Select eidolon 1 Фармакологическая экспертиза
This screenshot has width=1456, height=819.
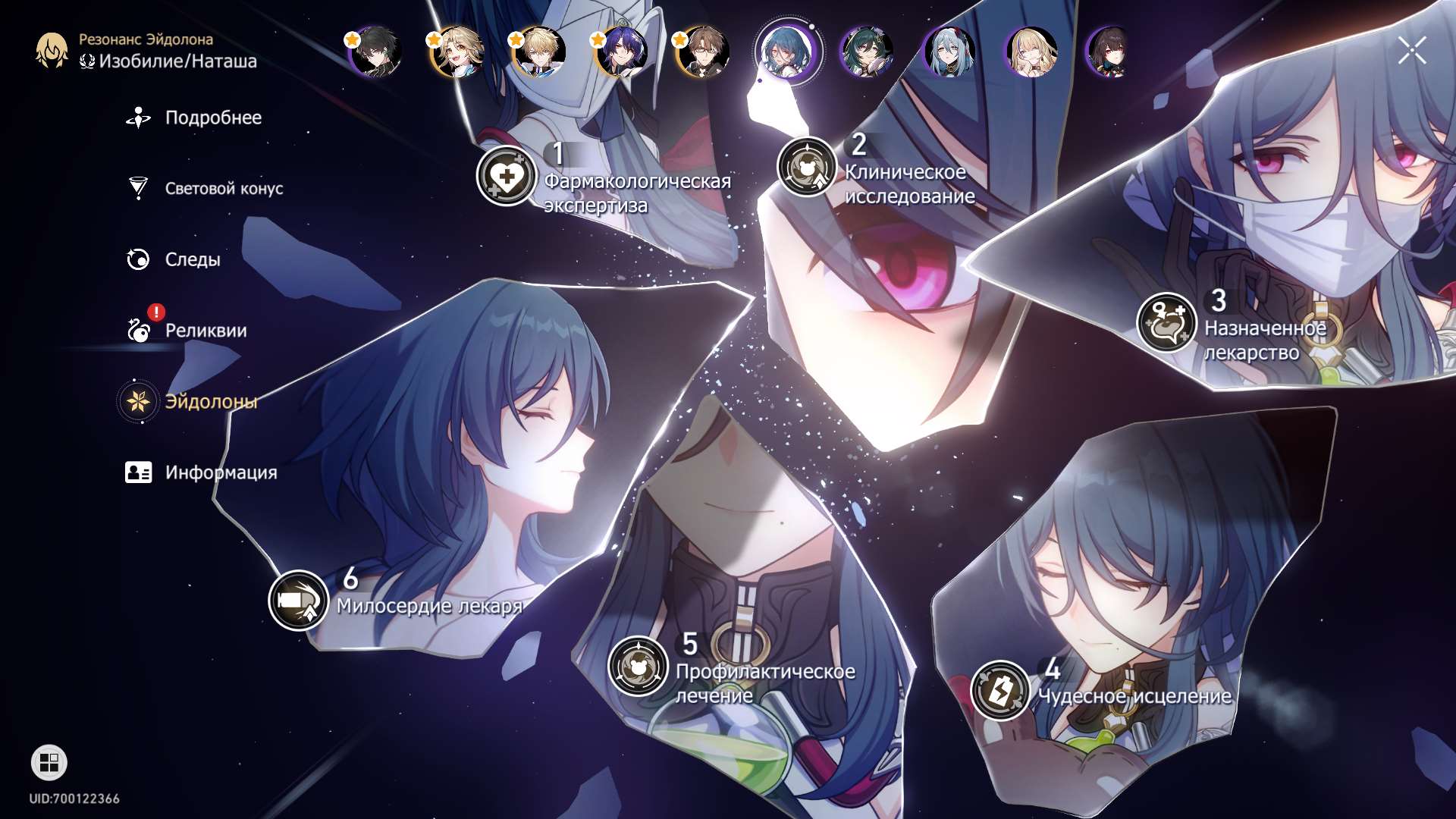pos(507,177)
